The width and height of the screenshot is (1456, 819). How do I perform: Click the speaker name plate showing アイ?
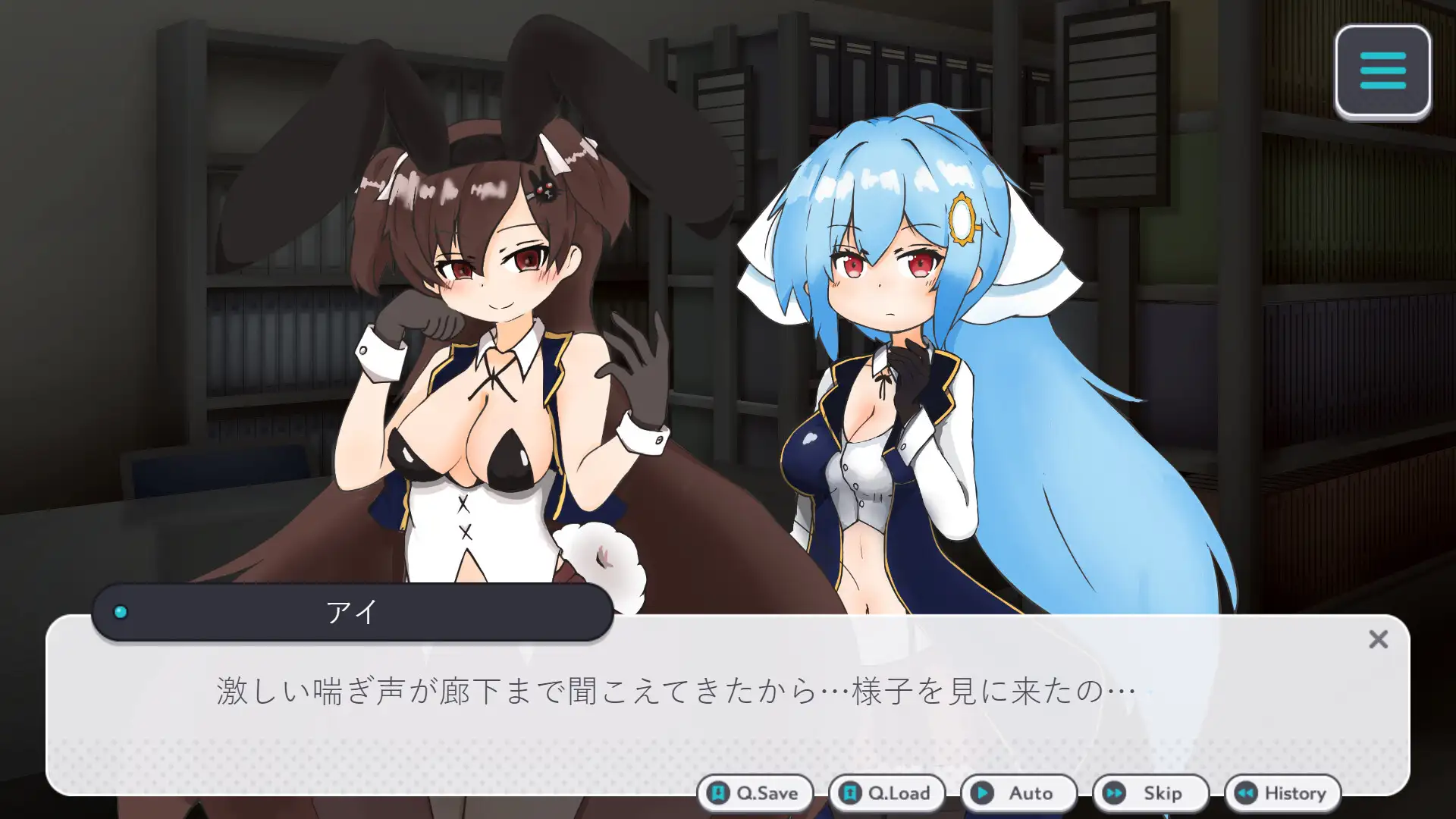coord(349,613)
